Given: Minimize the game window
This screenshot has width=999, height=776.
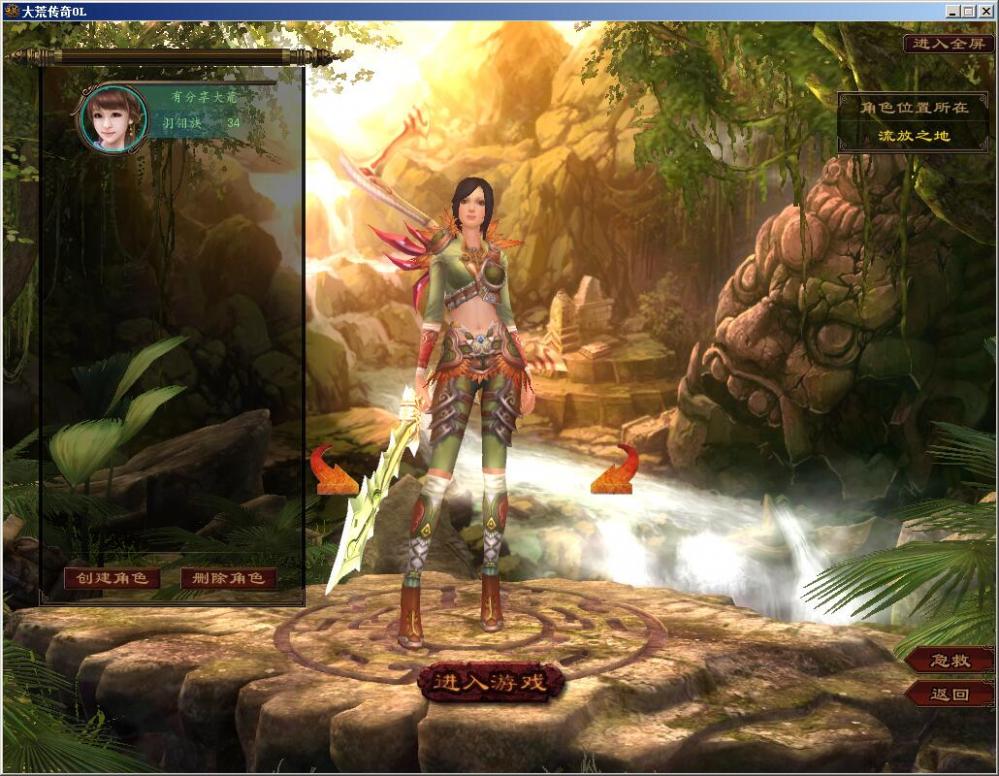Looking at the screenshot, I should (952, 11).
